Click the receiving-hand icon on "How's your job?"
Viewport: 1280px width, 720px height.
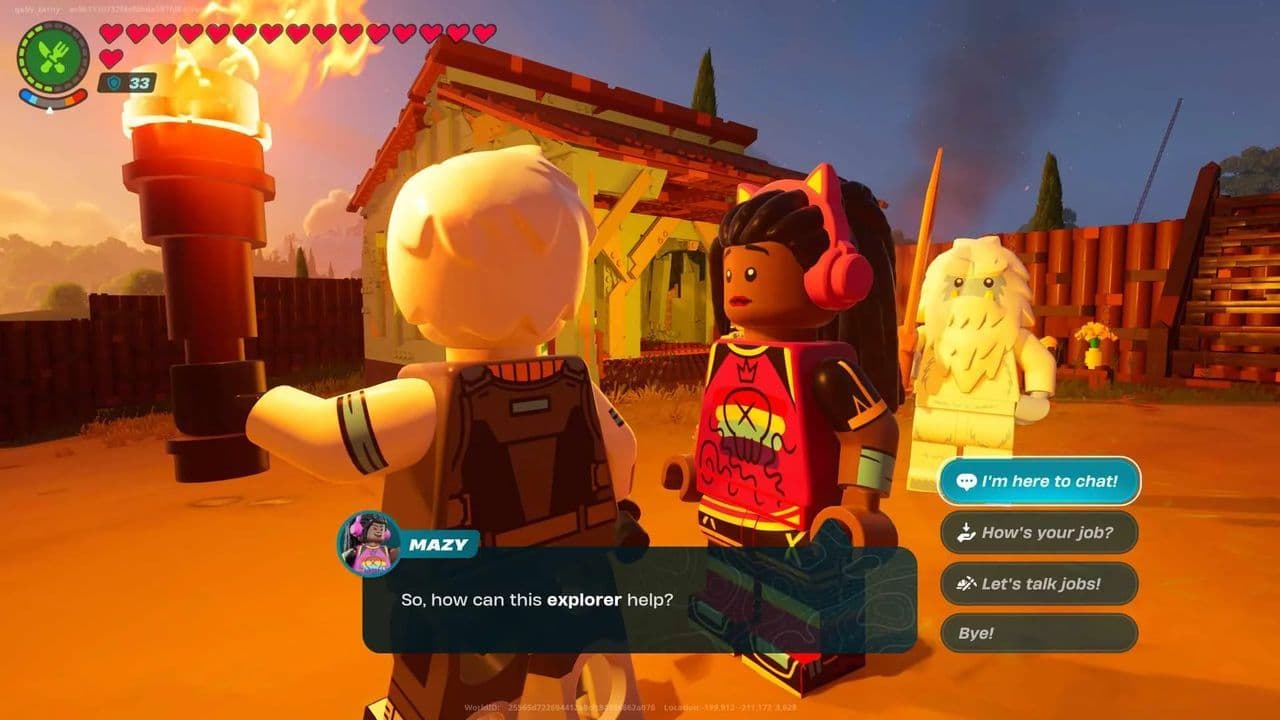pyautogui.click(x=965, y=533)
